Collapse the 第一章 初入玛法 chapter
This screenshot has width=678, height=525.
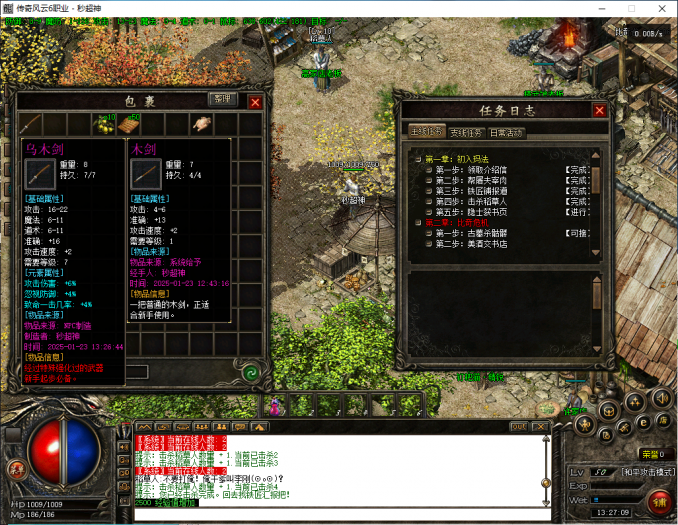(x=418, y=159)
